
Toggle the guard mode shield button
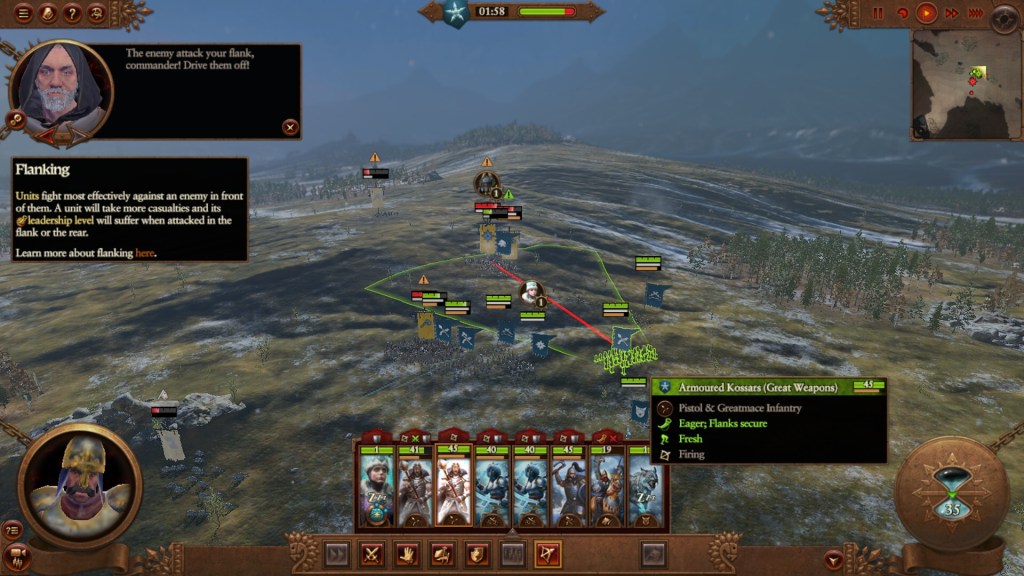(477, 553)
